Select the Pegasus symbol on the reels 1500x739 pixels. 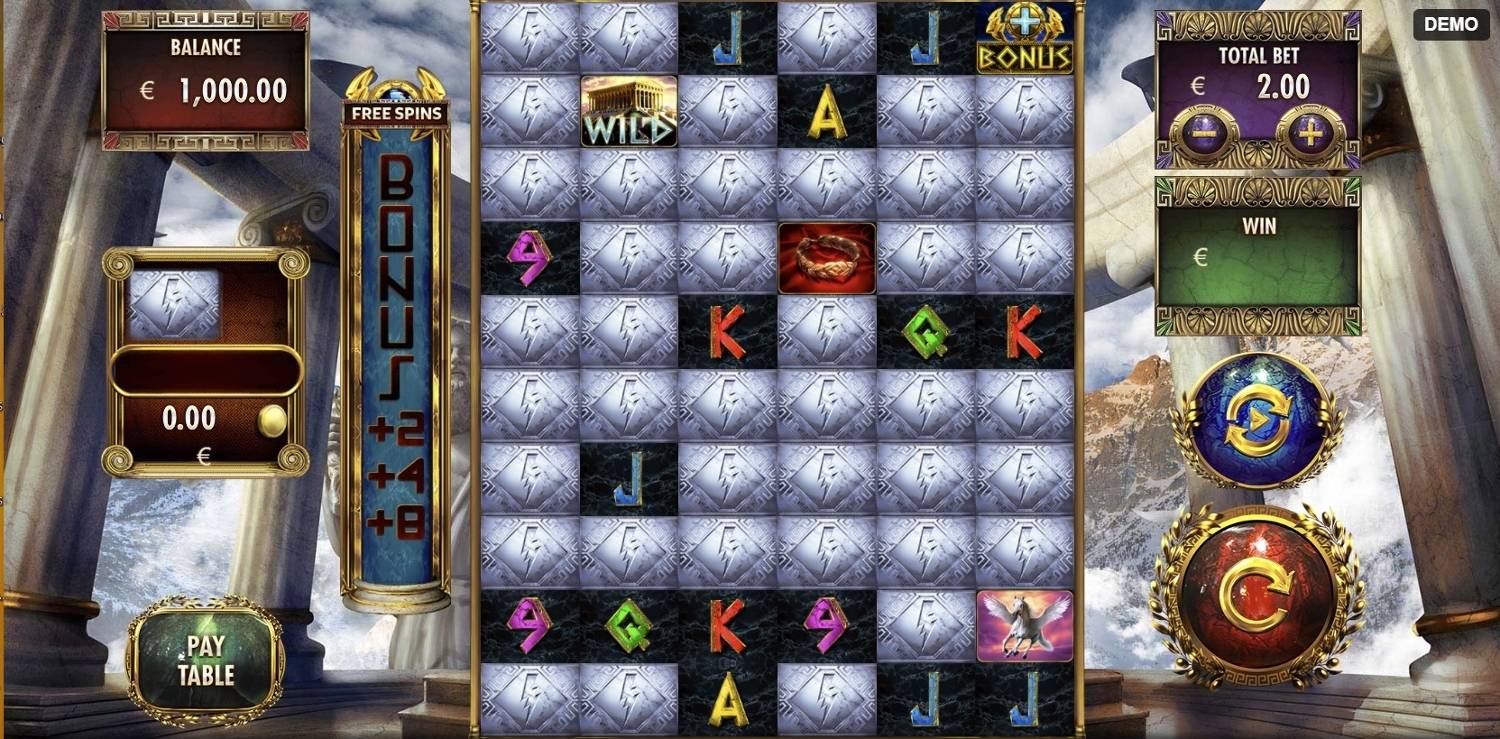(1022, 627)
